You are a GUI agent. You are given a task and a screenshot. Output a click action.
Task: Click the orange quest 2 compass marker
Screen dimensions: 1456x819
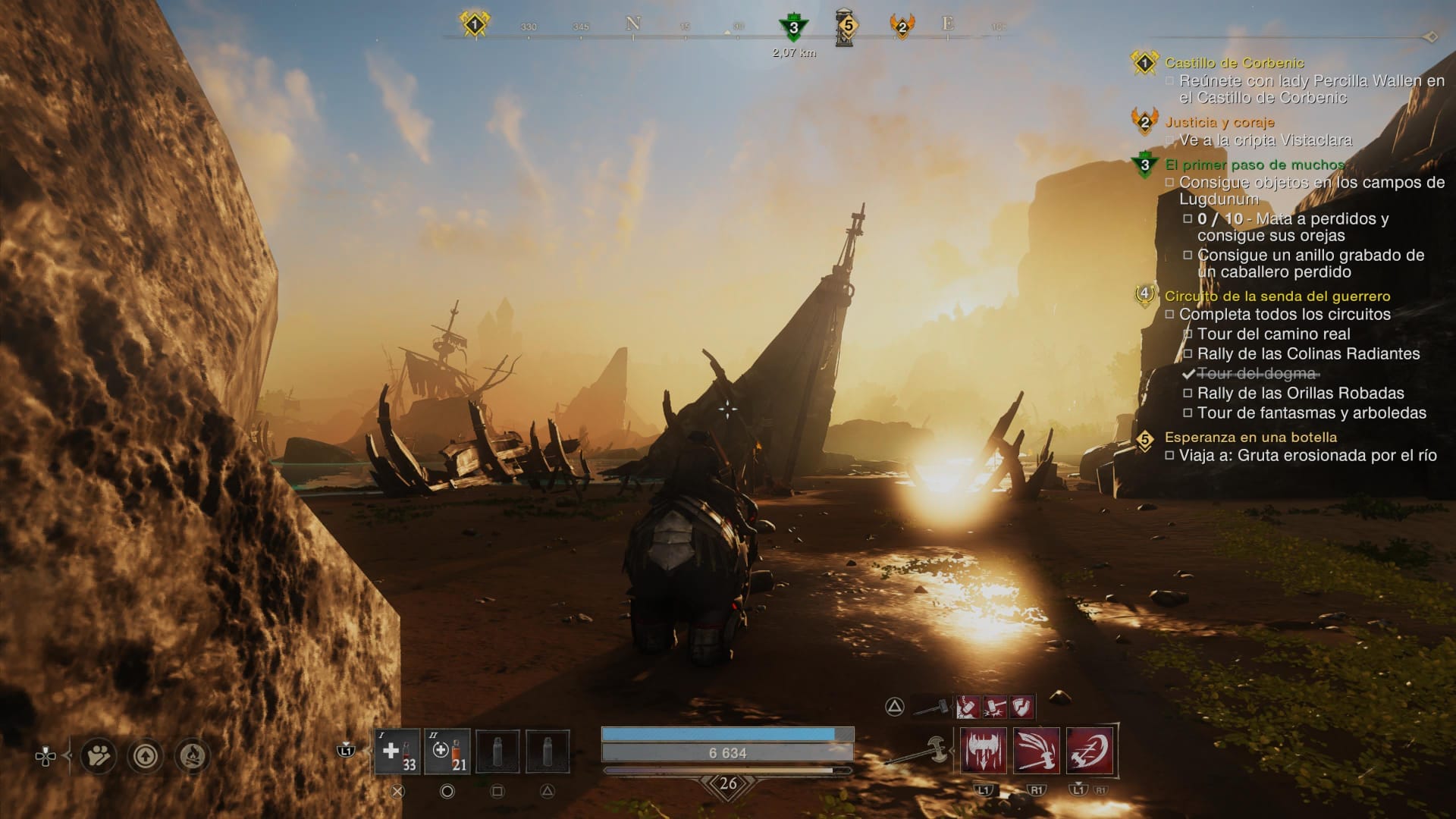pyautogui.click(x=902, y=27)
